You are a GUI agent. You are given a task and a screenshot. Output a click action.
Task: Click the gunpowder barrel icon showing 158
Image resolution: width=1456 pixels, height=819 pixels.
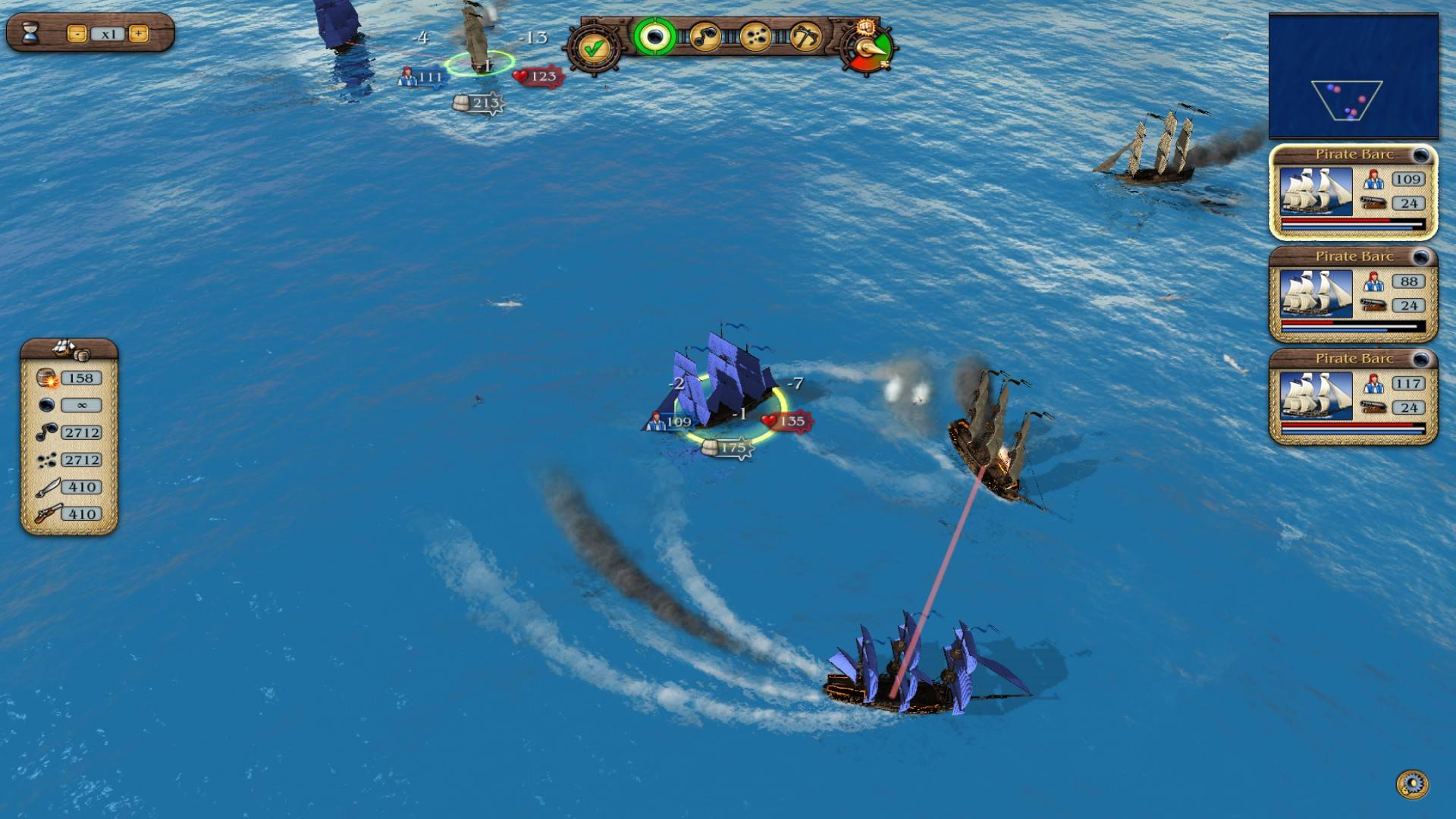tap(47, 377)
